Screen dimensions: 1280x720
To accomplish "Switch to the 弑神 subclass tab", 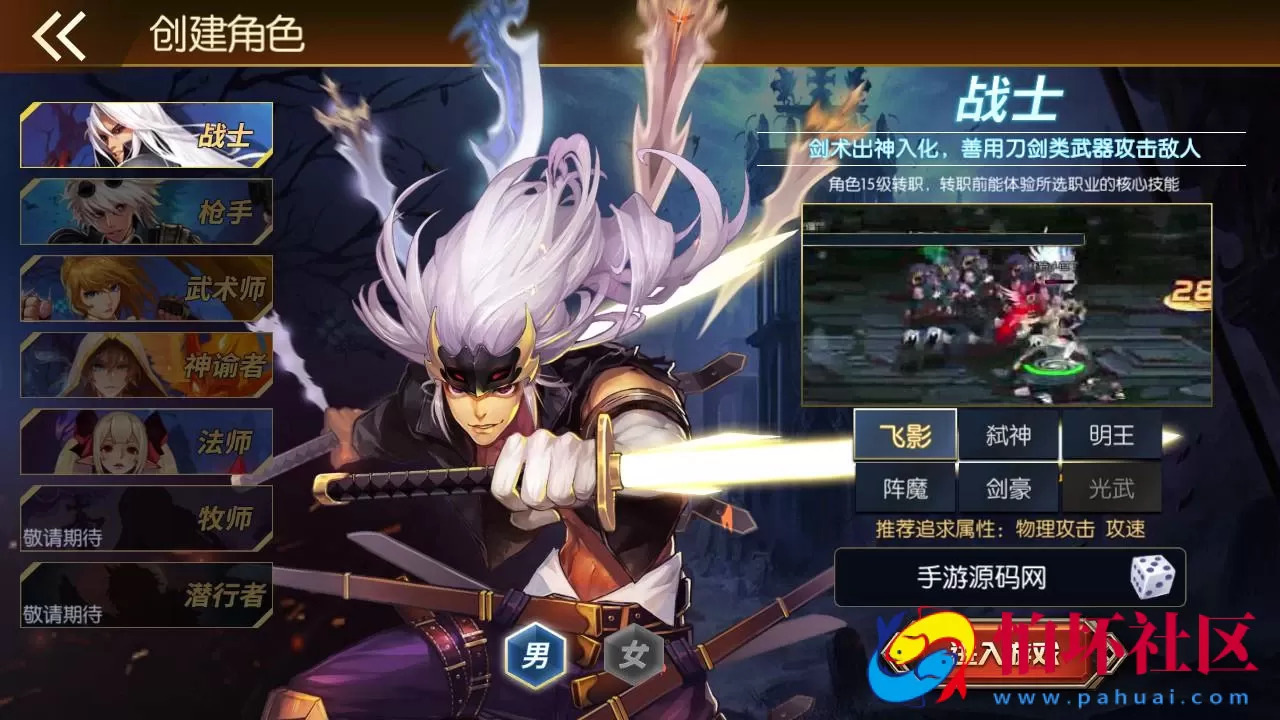I will (1011, 434).
